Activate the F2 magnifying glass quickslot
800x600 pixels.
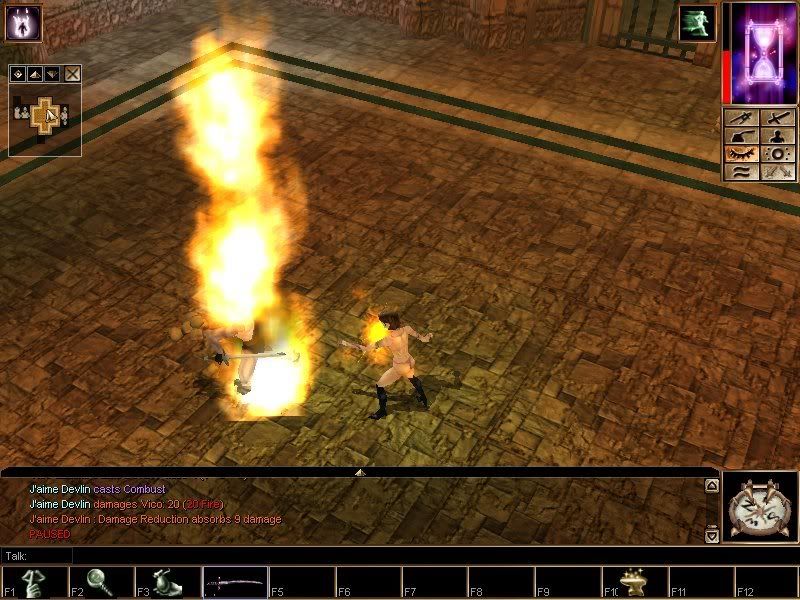pyautogui.click(x=101, y=582)
